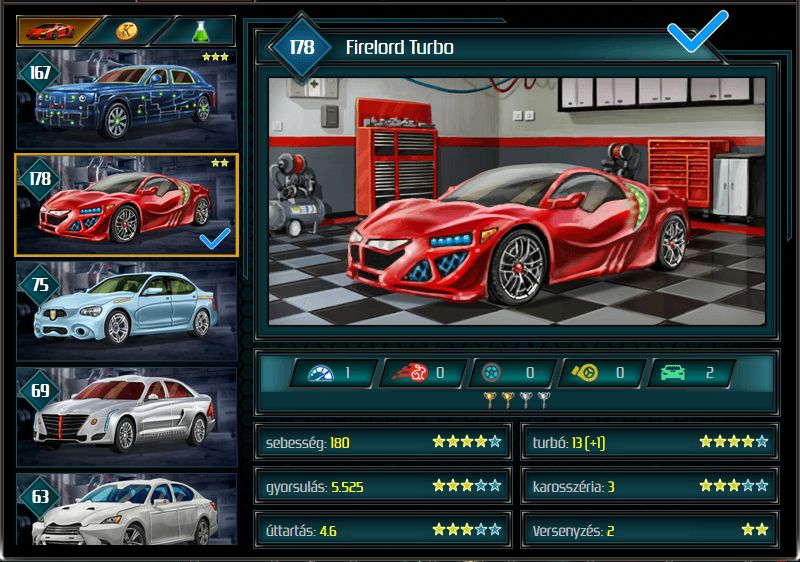Select the red acceleration upgrade slot
This screenshot has height=562, width=800.
point(421,374)
